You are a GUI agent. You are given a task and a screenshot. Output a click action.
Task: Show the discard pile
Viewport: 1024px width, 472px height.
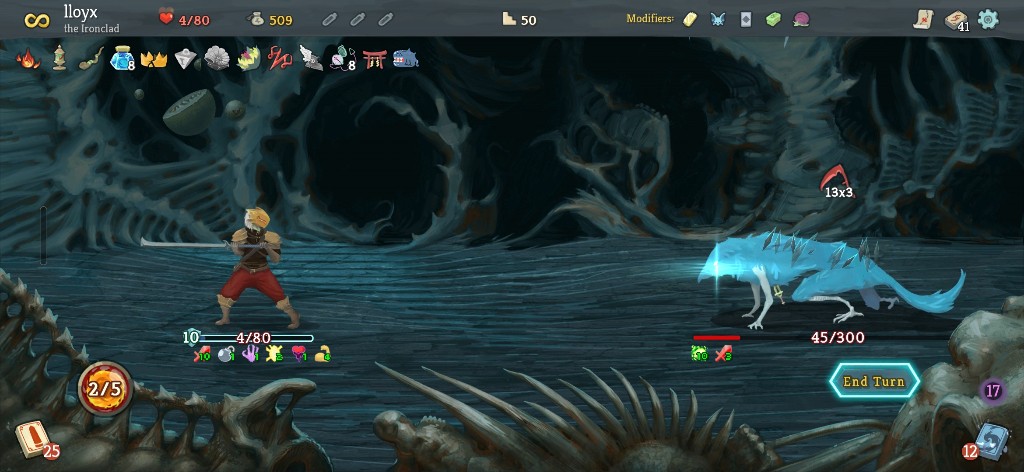(x=990, y=440)
